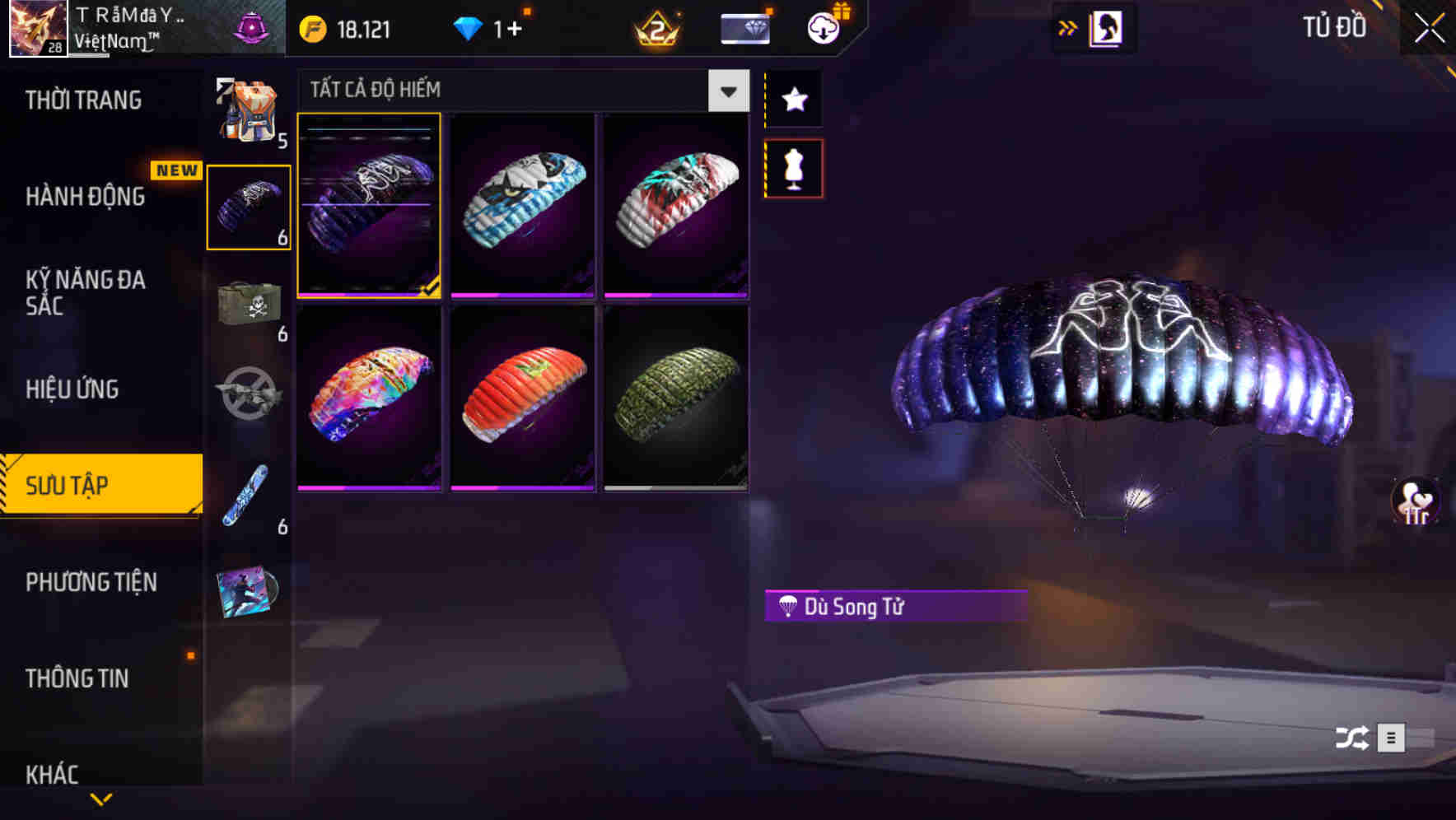This screenshot has height=820, width=1456.
Task: Switch to the THỜI TRANG tab
Action: click(82, 99)
